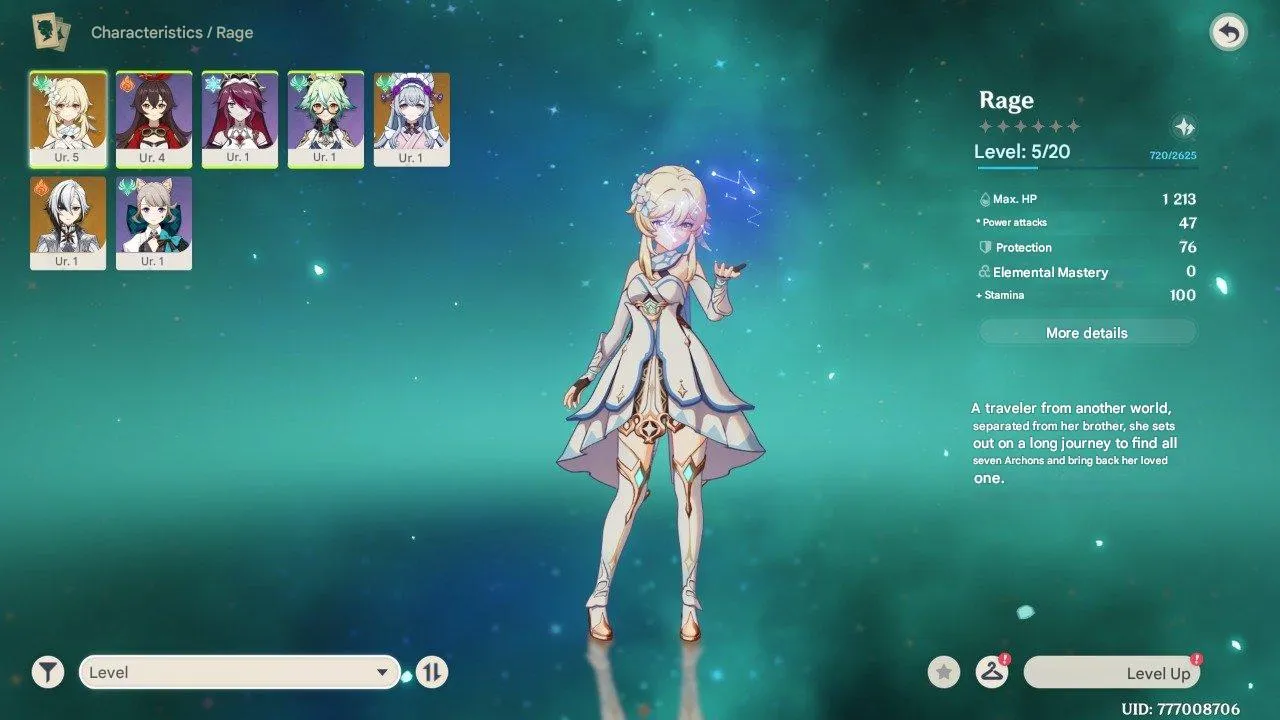This screenshot has height=720, width=1280.
Task: Click the Protection shield icon
Action: click(984, 247)
